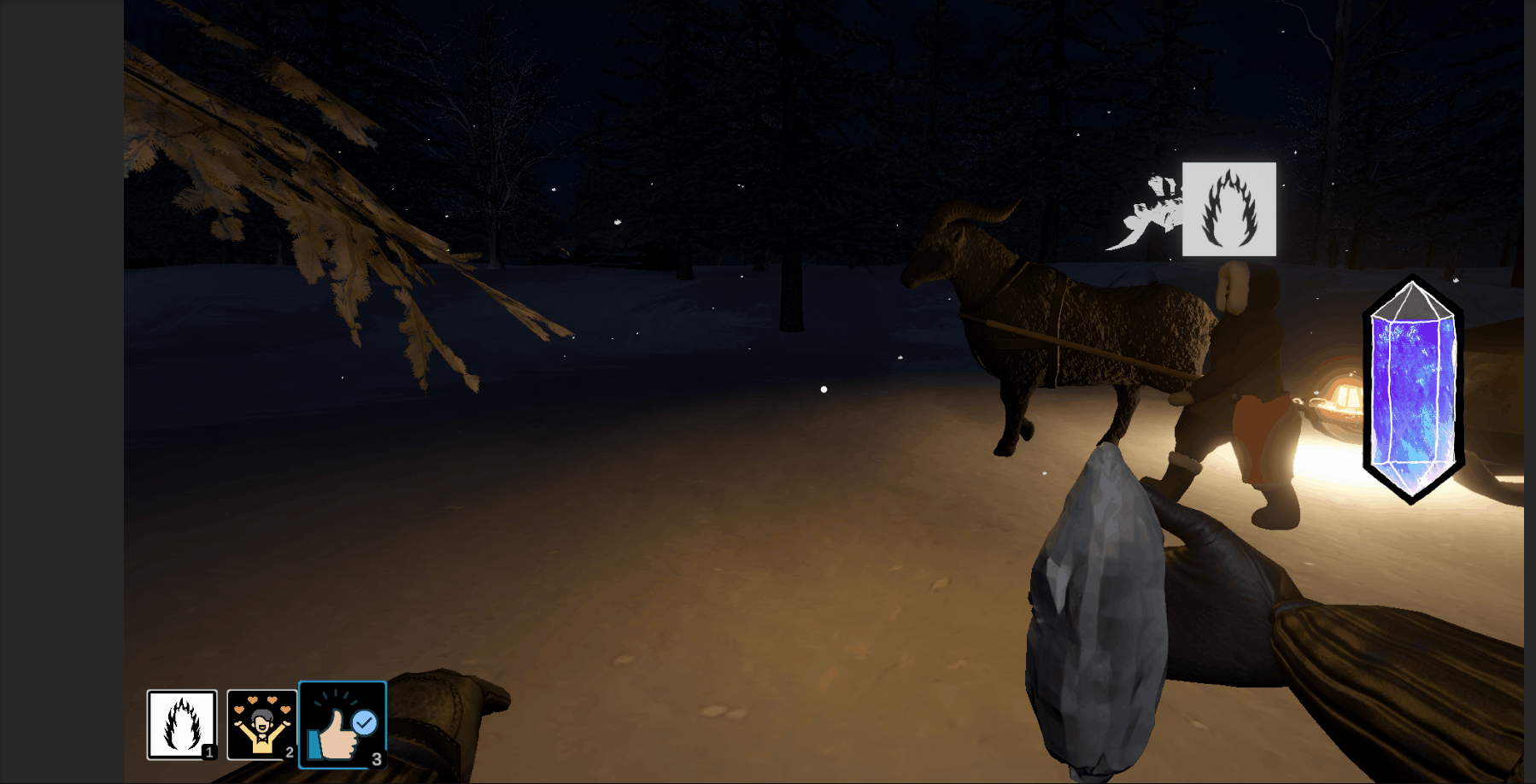Click the number 2 badge on celebration emote
Image resolution: width=1536 pixels, height=784 pixels.
pyautogui.click(x=290, y=754)
